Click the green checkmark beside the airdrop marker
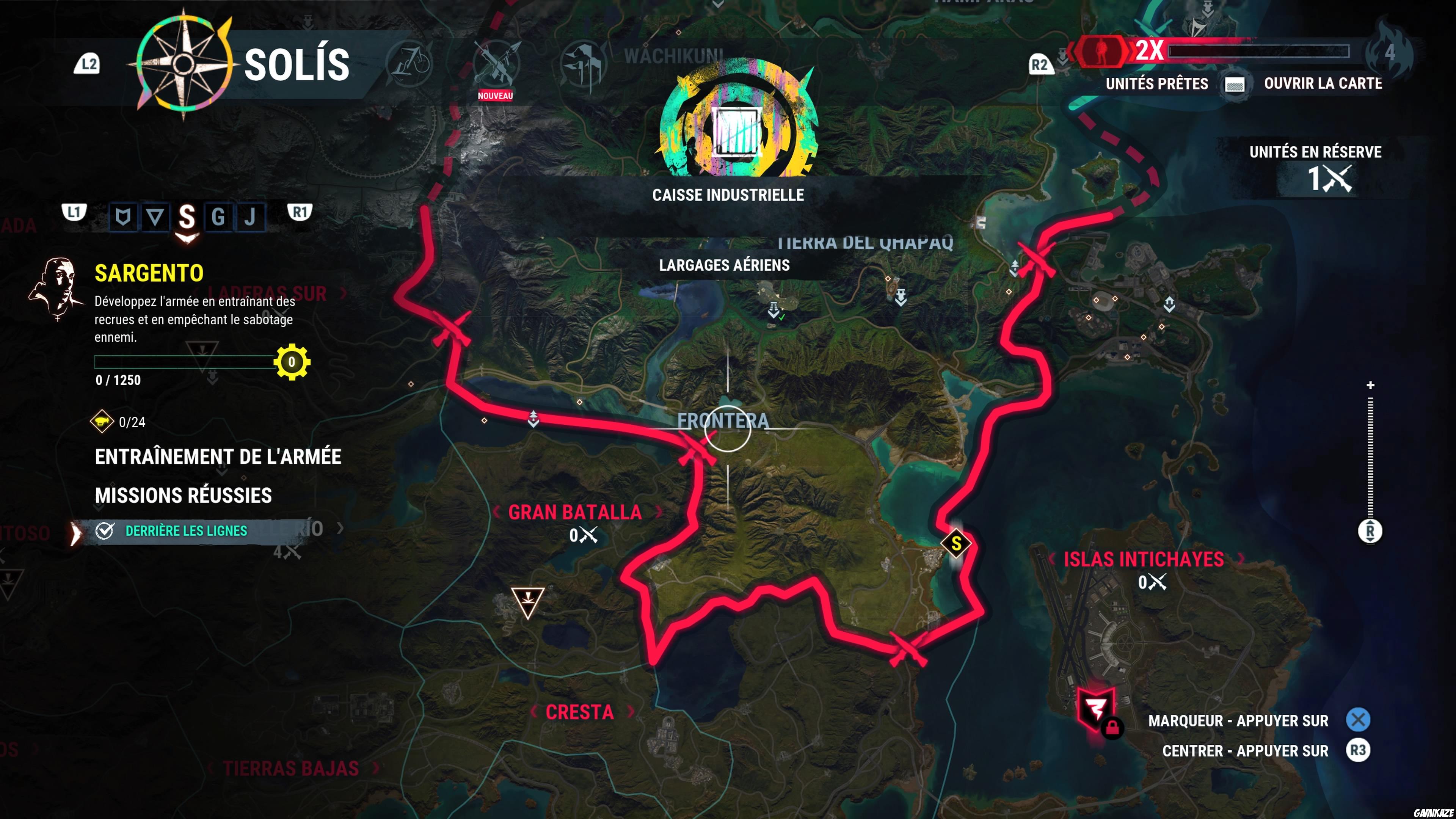The height and width of the screenshot is (819, 1456). [x=781, y=318]
